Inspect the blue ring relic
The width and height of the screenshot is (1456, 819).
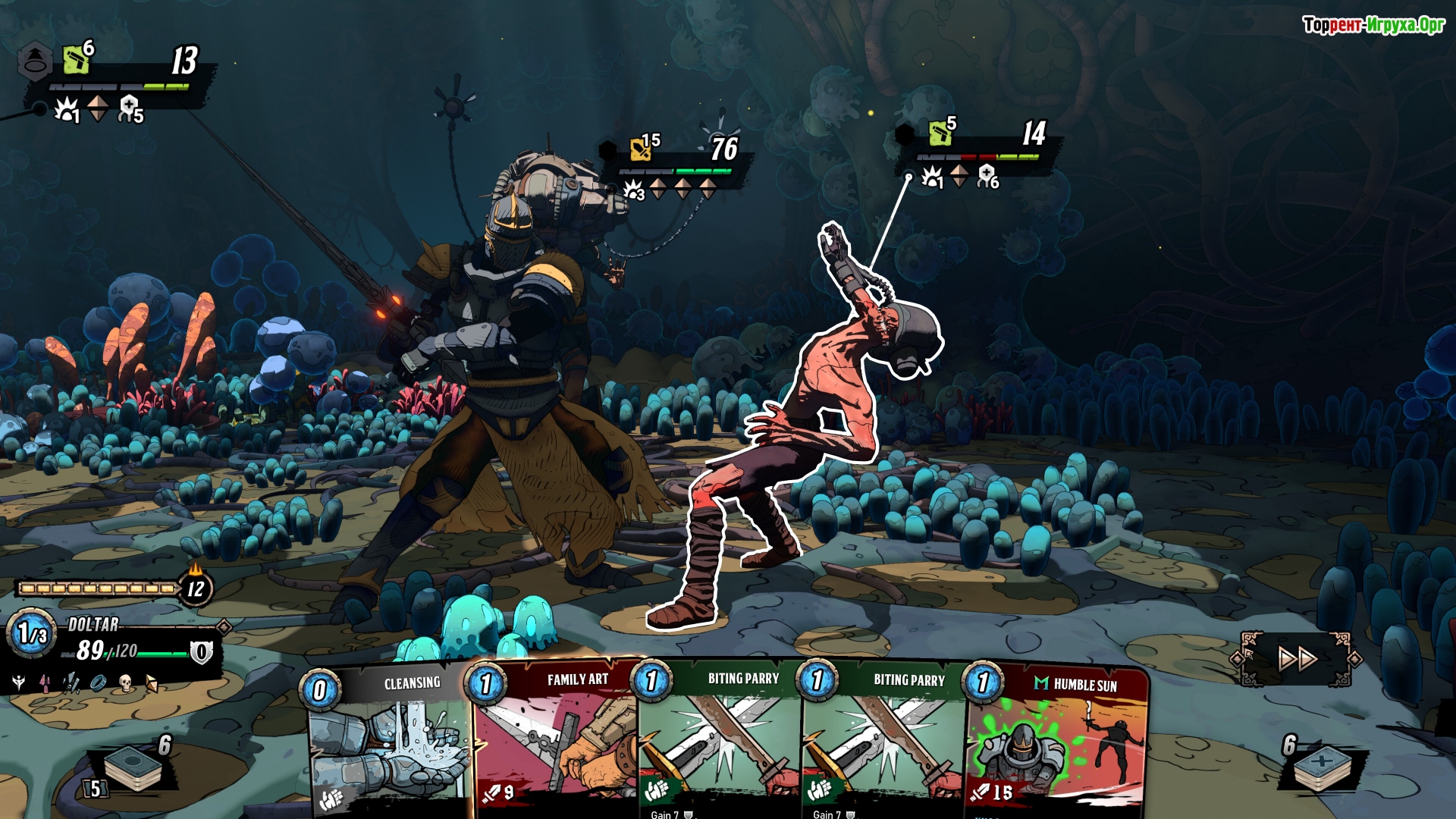(99, 683)
